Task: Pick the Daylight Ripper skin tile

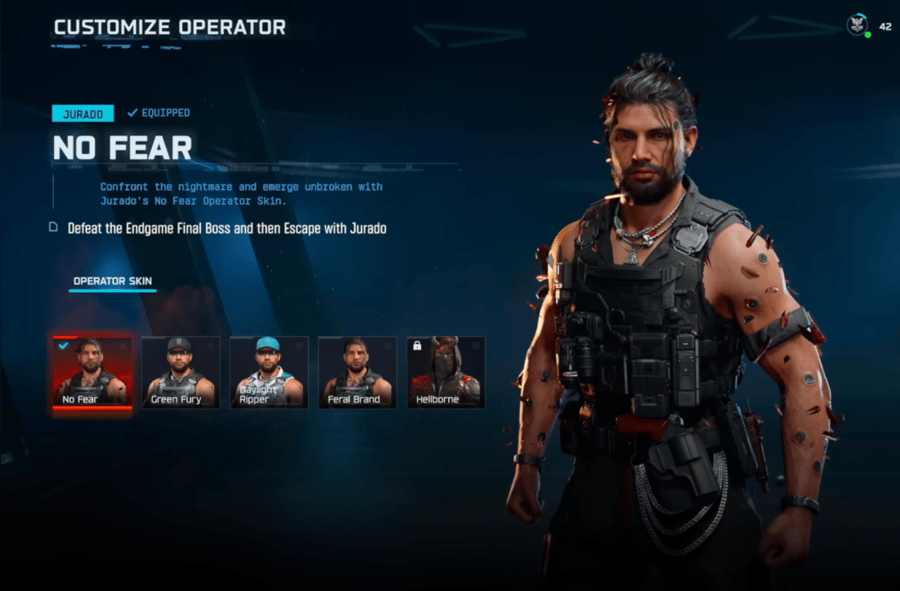Action: (x=269, y=372)
